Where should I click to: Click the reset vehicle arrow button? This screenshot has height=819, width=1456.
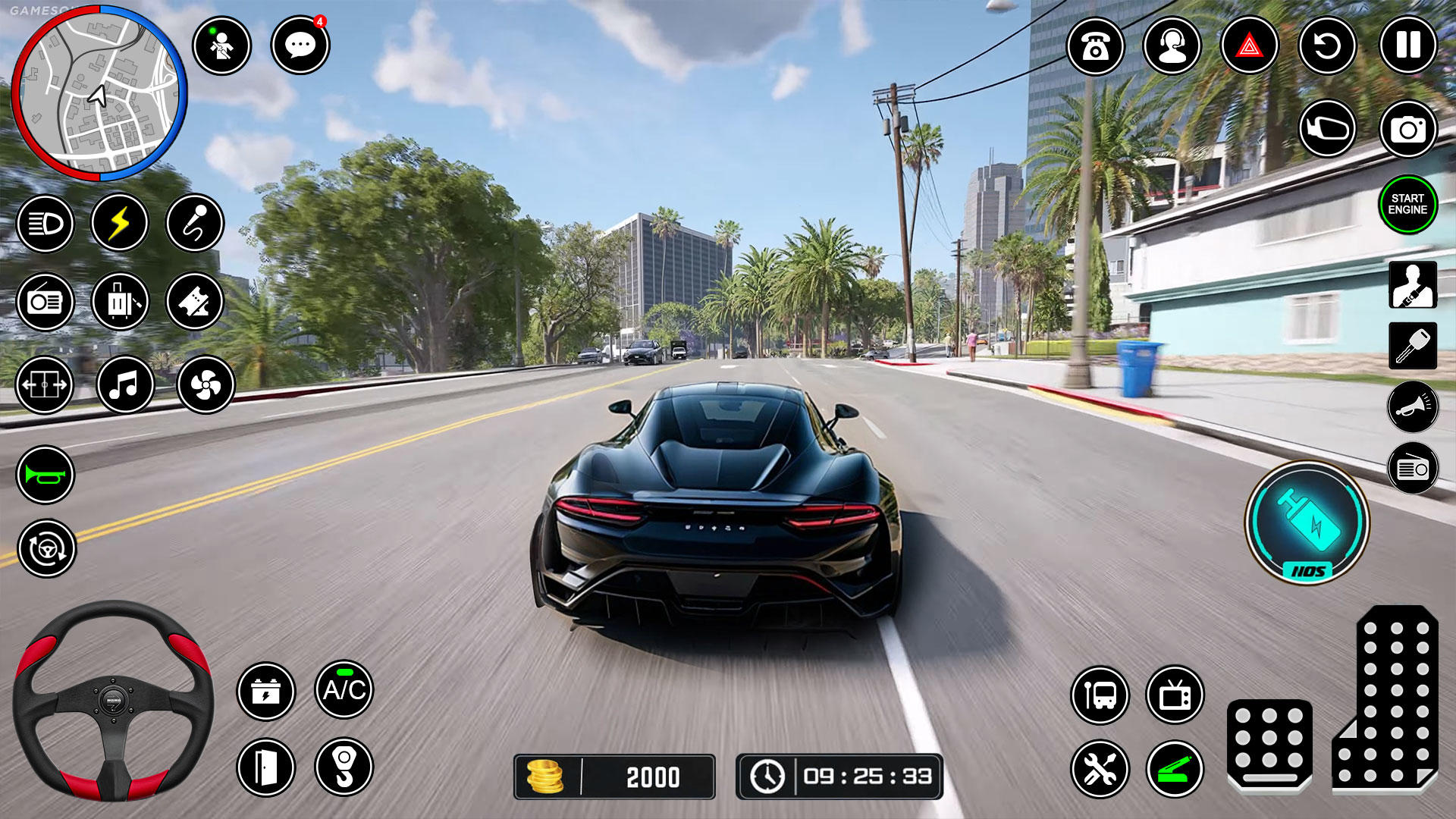(1327, 47)
